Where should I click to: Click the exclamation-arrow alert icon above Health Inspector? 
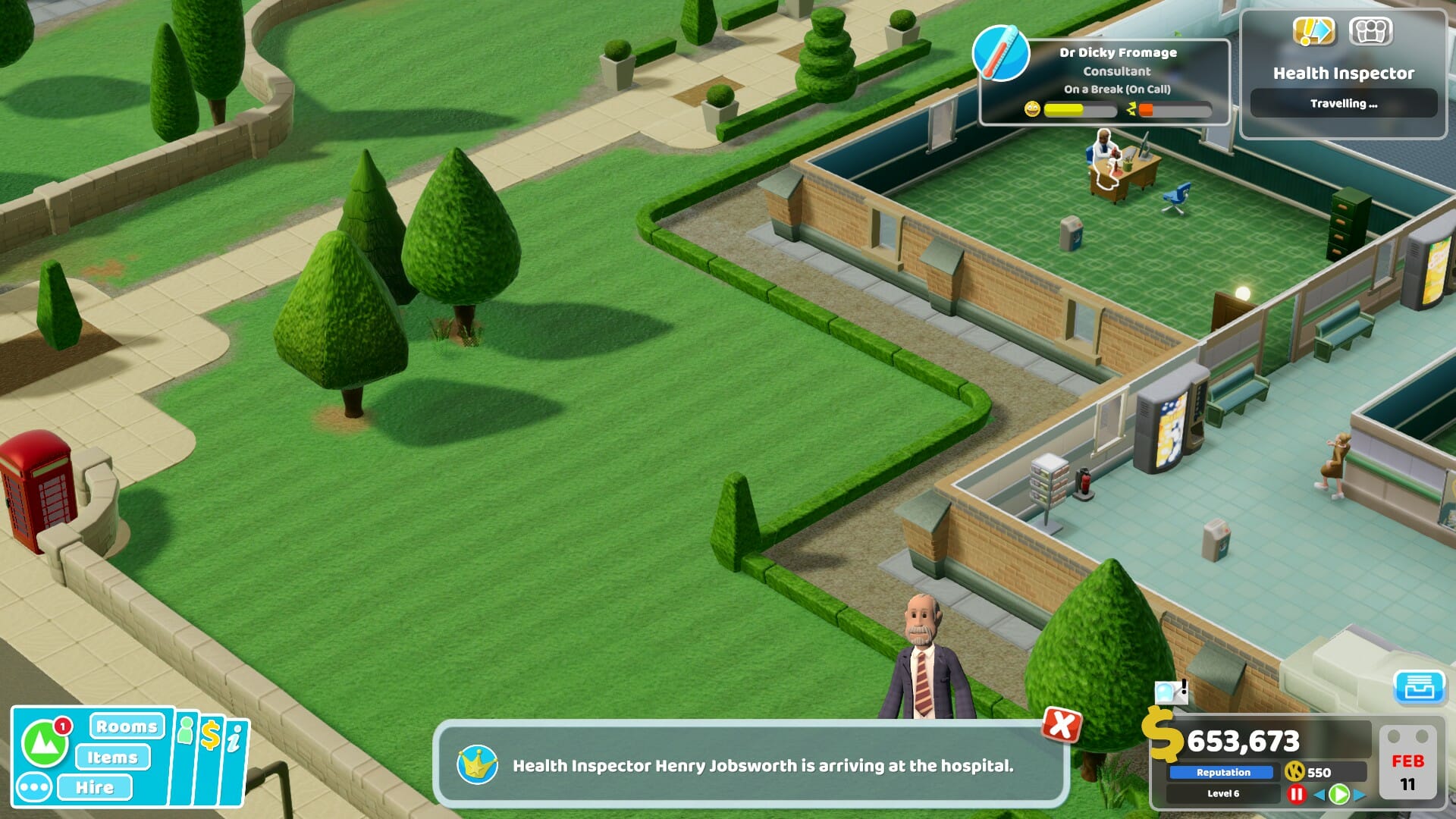[x=1314, y=31]
